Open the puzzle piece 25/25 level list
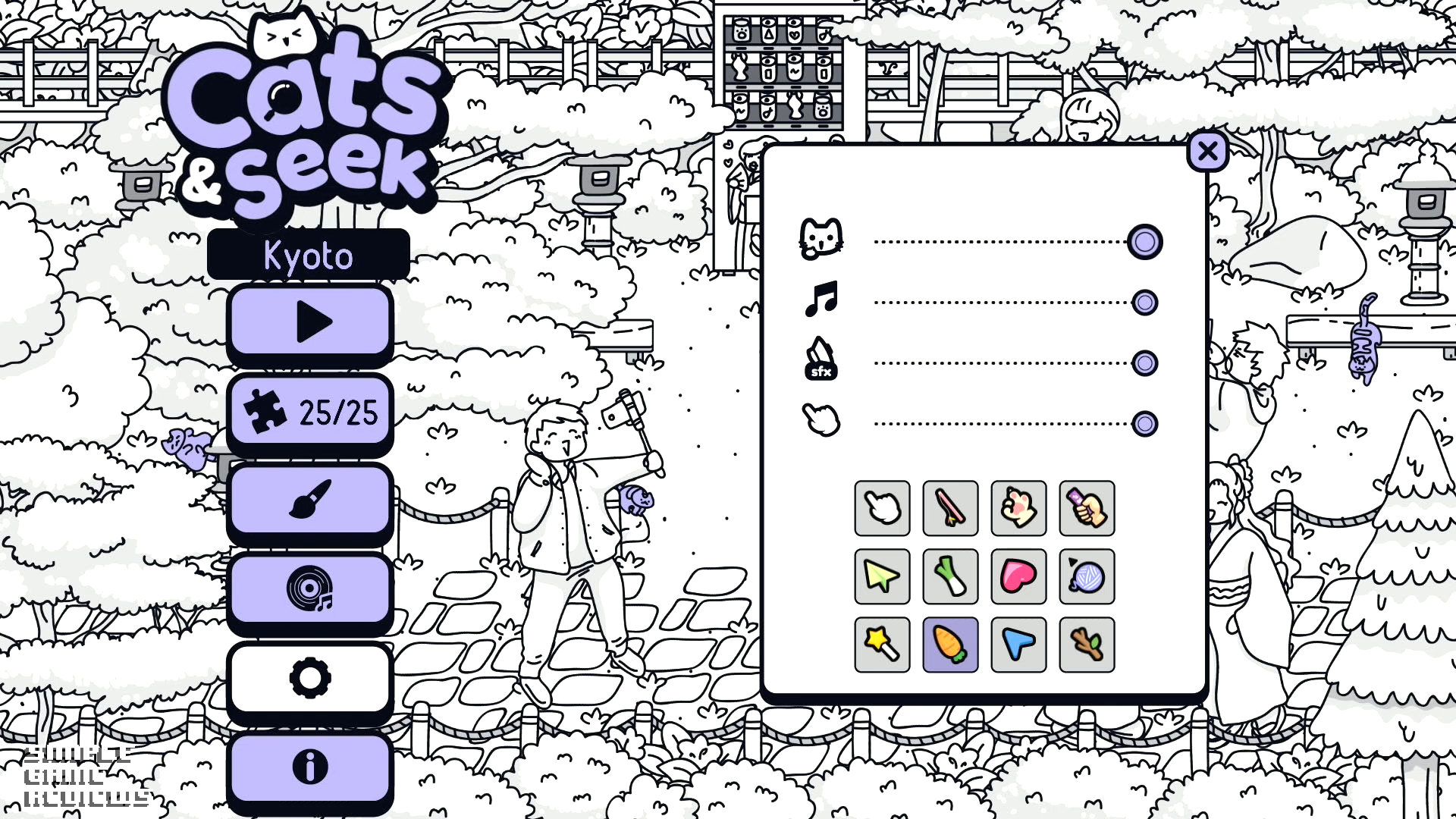The width and height of the screenshot is (1456, 819). [x=310, y=412]
